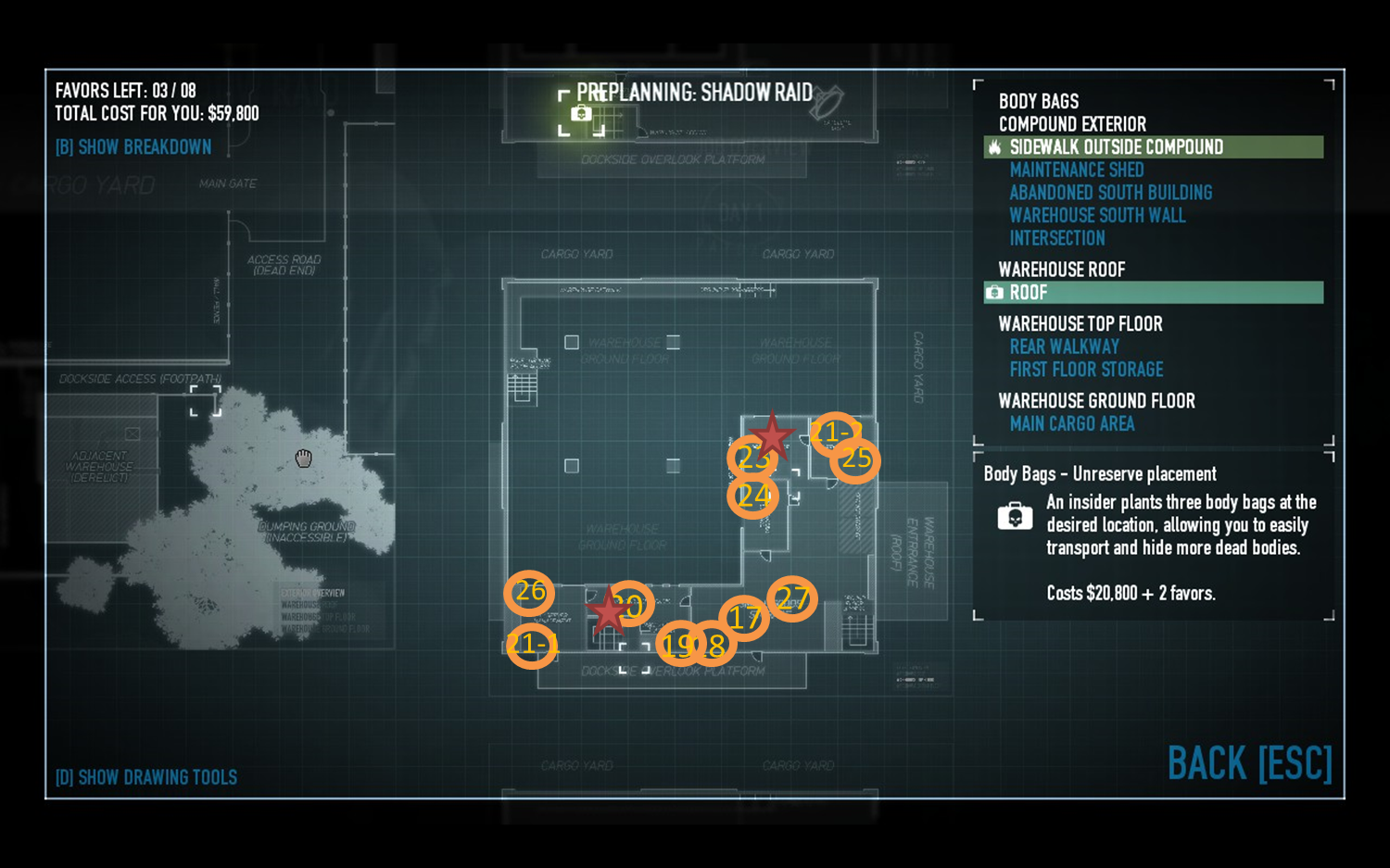Select map marker number 24

(x=752, y=497)
